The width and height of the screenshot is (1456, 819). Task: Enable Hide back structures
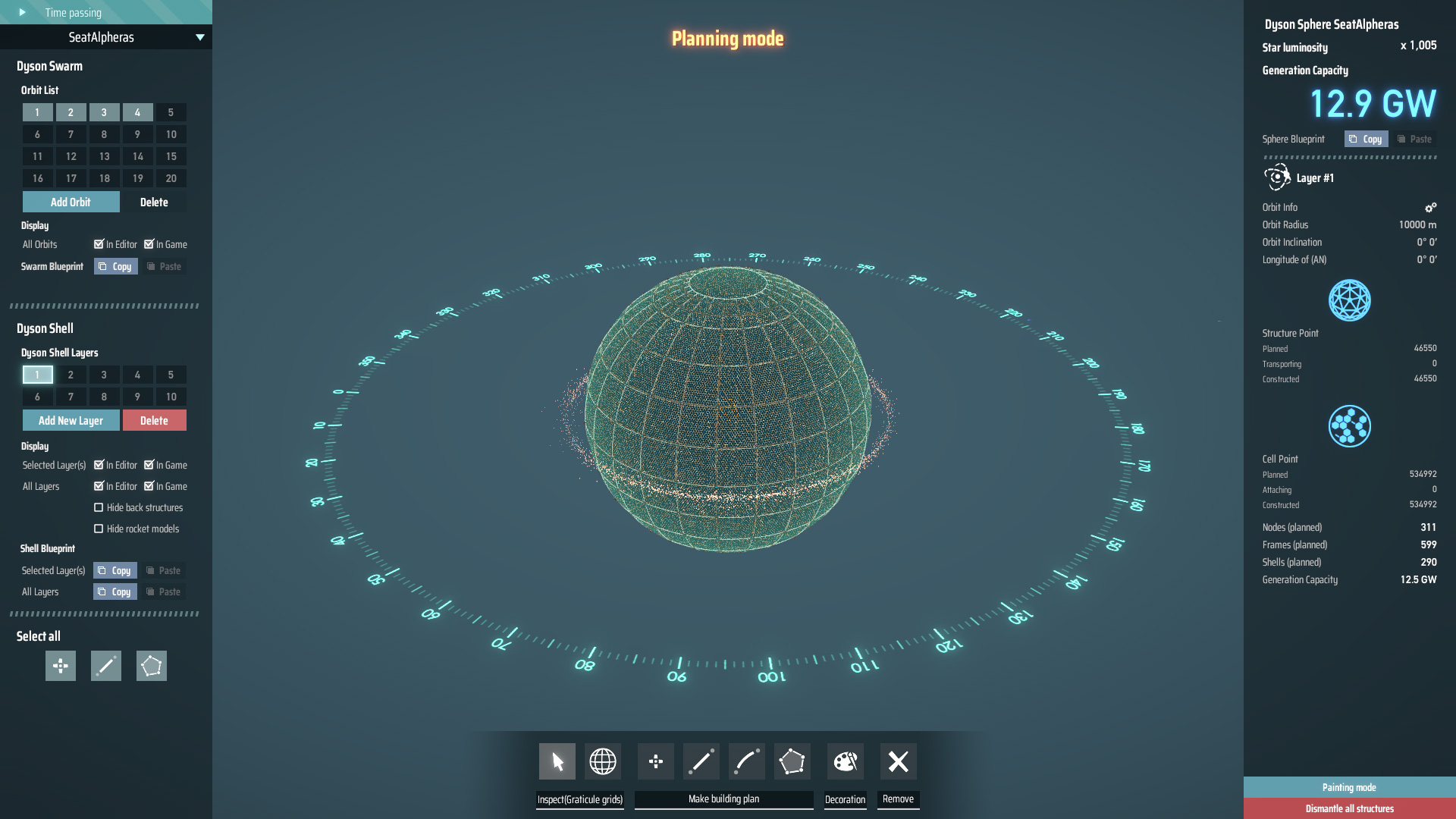99,507
